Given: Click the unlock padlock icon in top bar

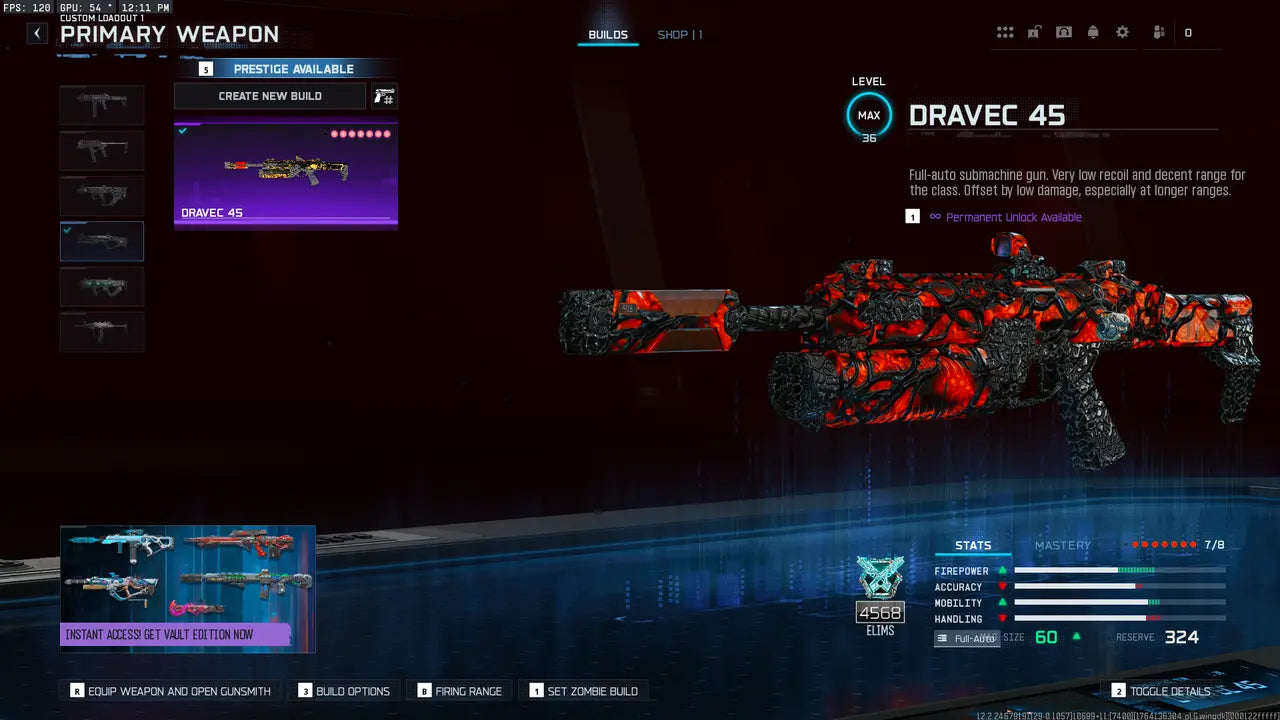Looking at the screenshot, I should 1034,32.
